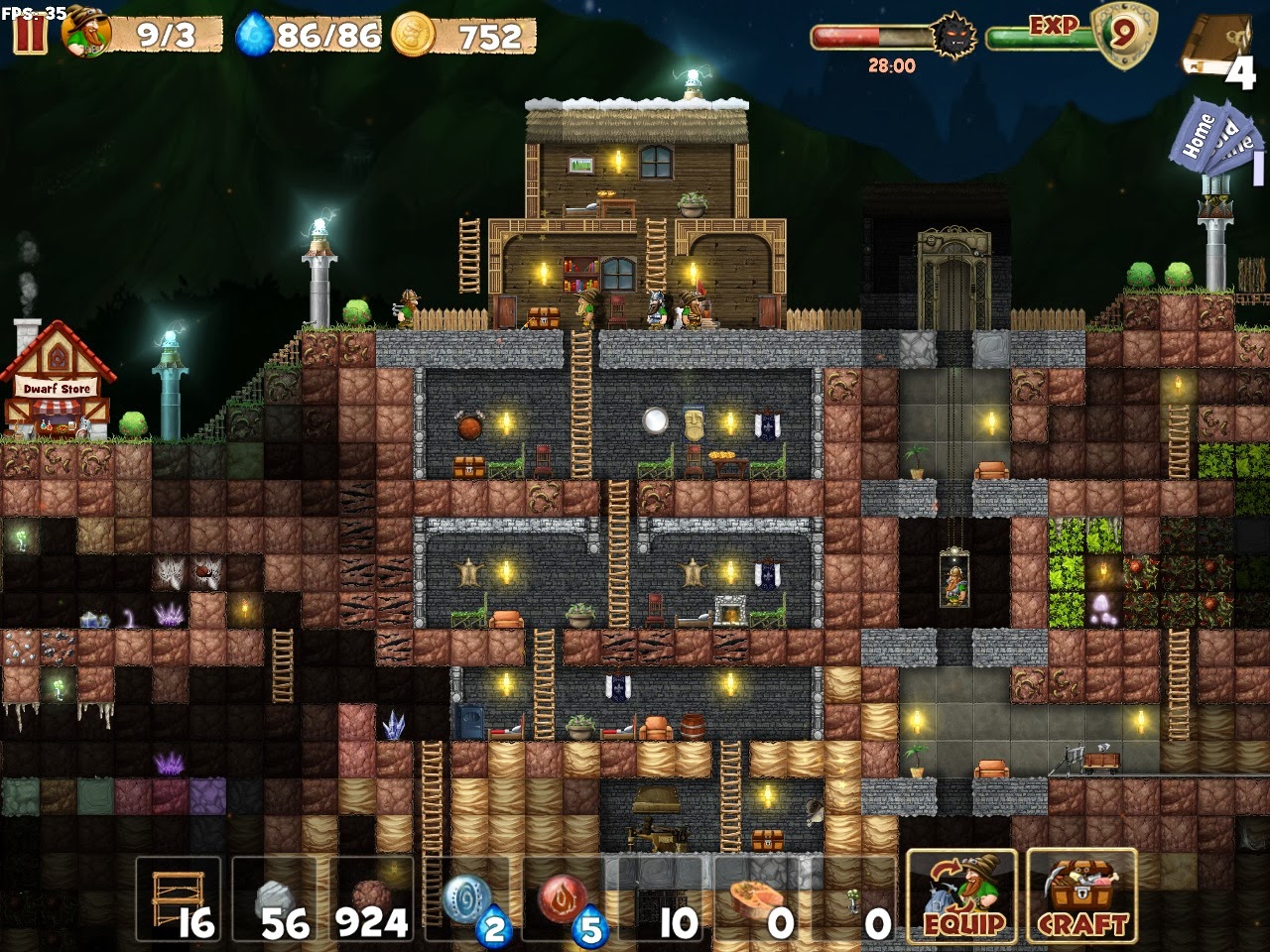Open the Craft menu

1081,895
